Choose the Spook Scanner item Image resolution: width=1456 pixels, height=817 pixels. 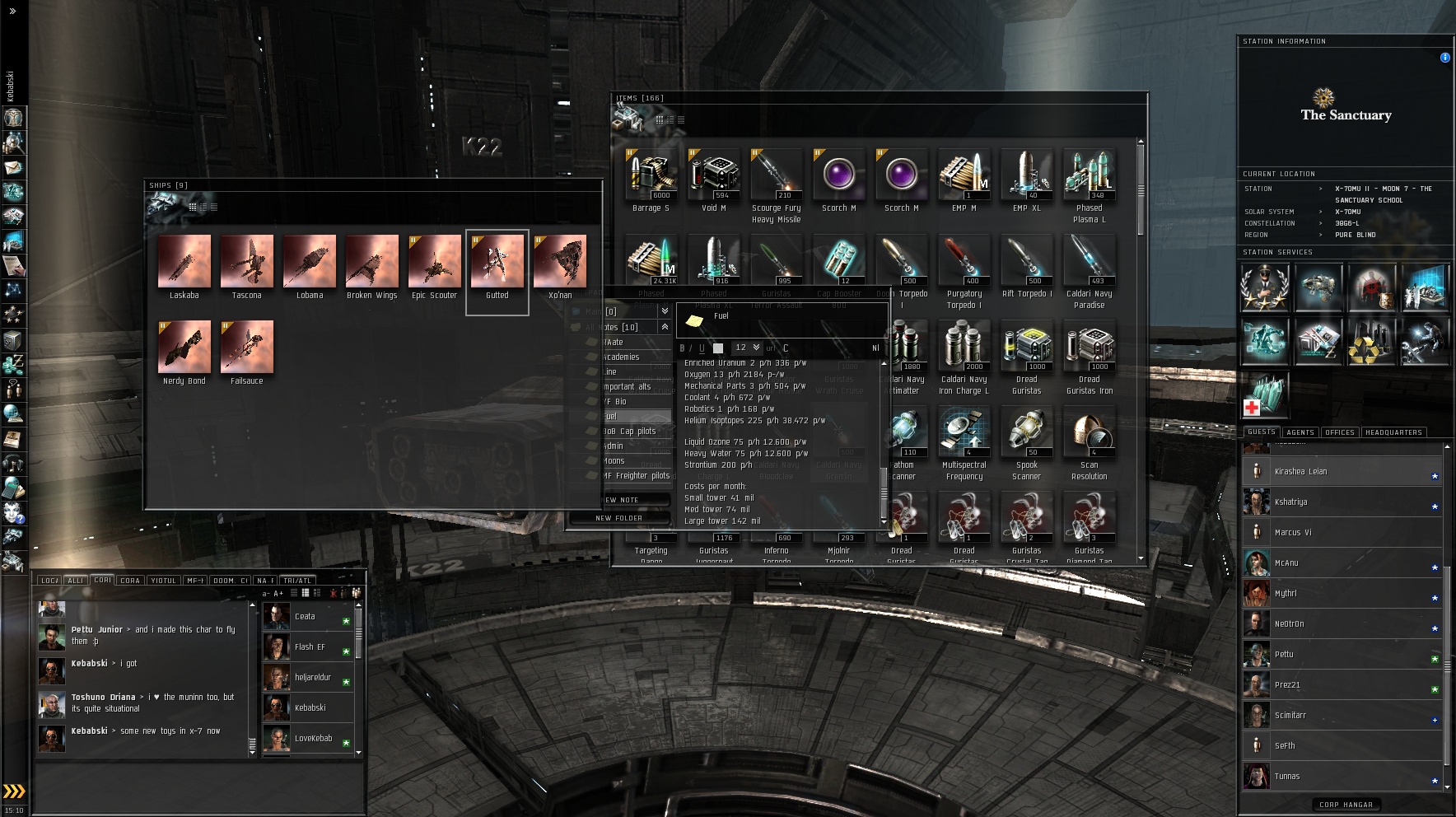click(1026, 432)
